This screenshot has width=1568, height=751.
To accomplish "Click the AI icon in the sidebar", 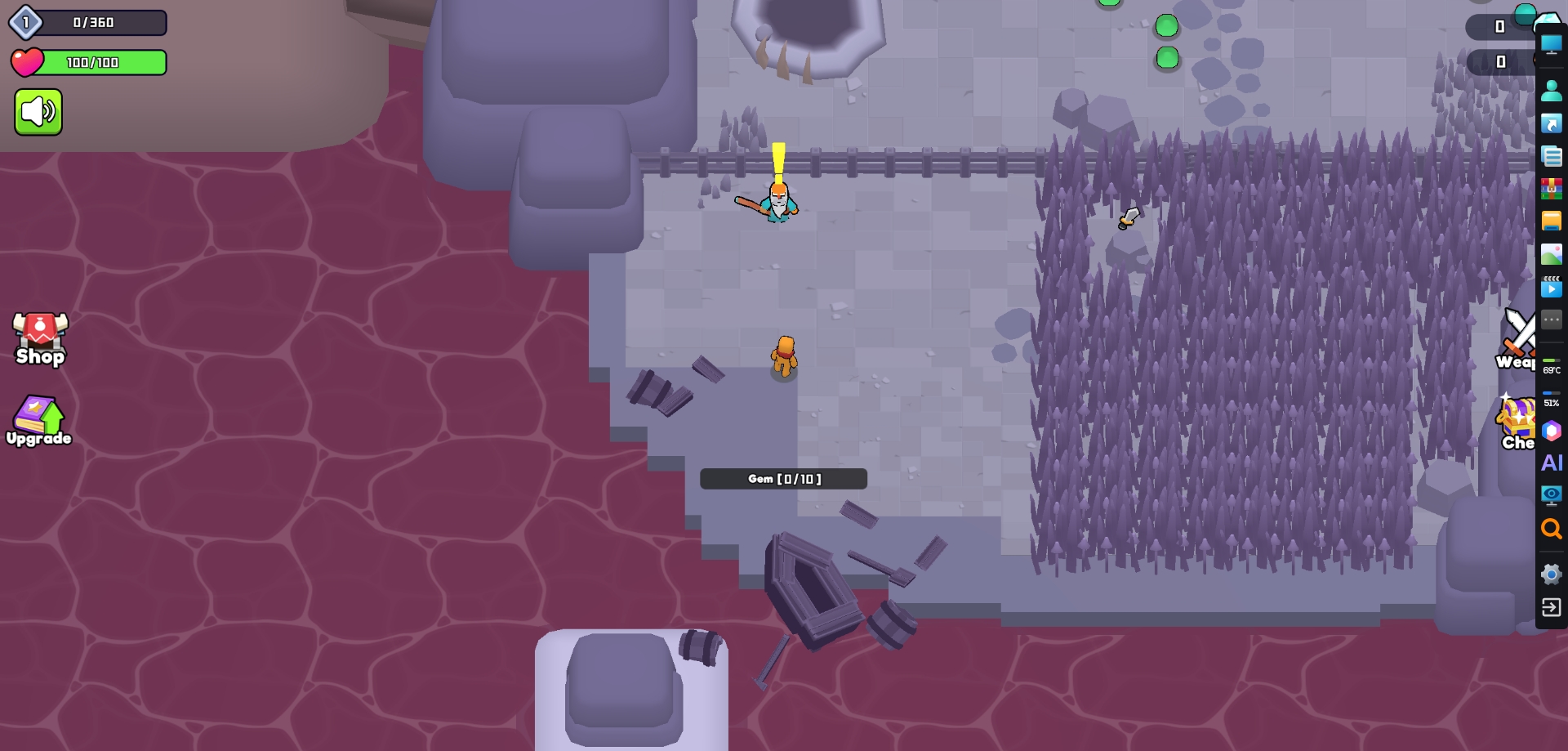I will click(1551, 463).
